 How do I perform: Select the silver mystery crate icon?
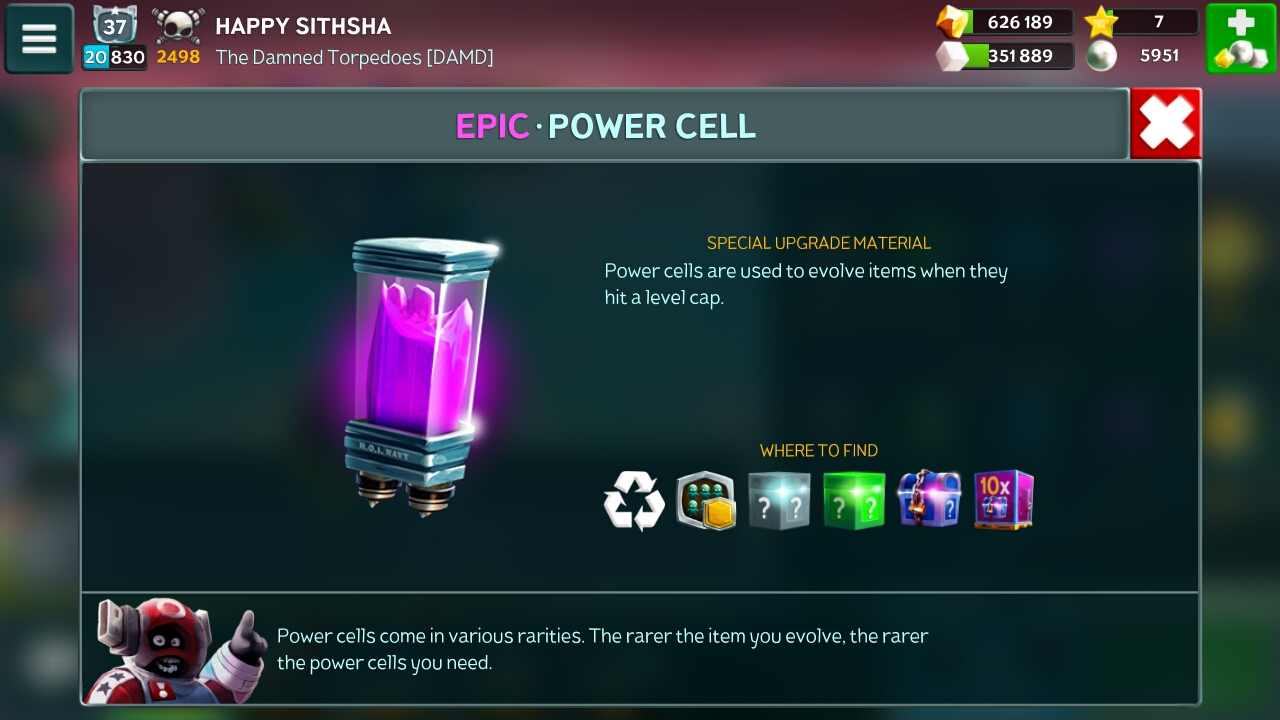click(779, 500)
